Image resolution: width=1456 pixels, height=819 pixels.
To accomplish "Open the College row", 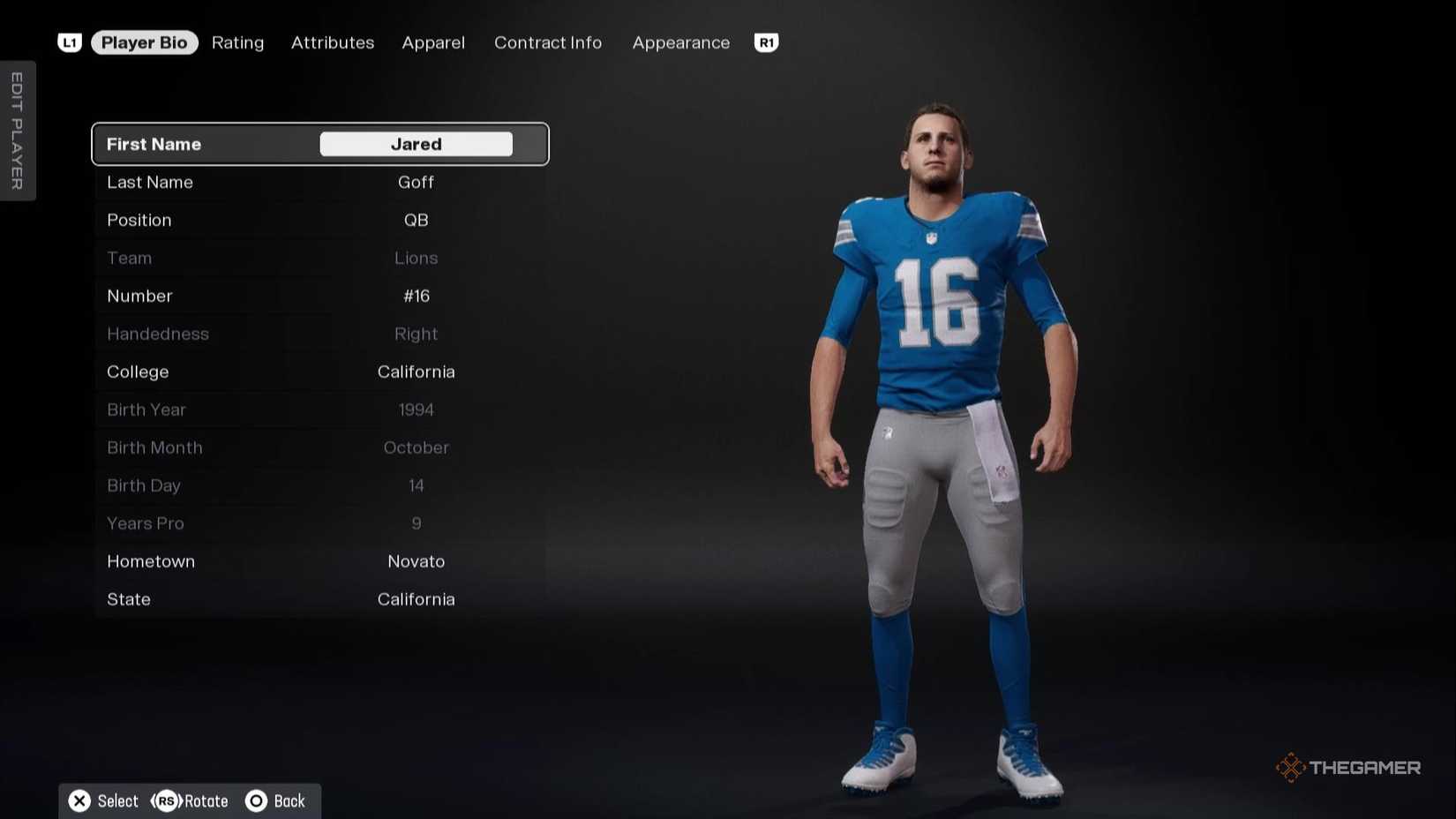I will (319, 372).
